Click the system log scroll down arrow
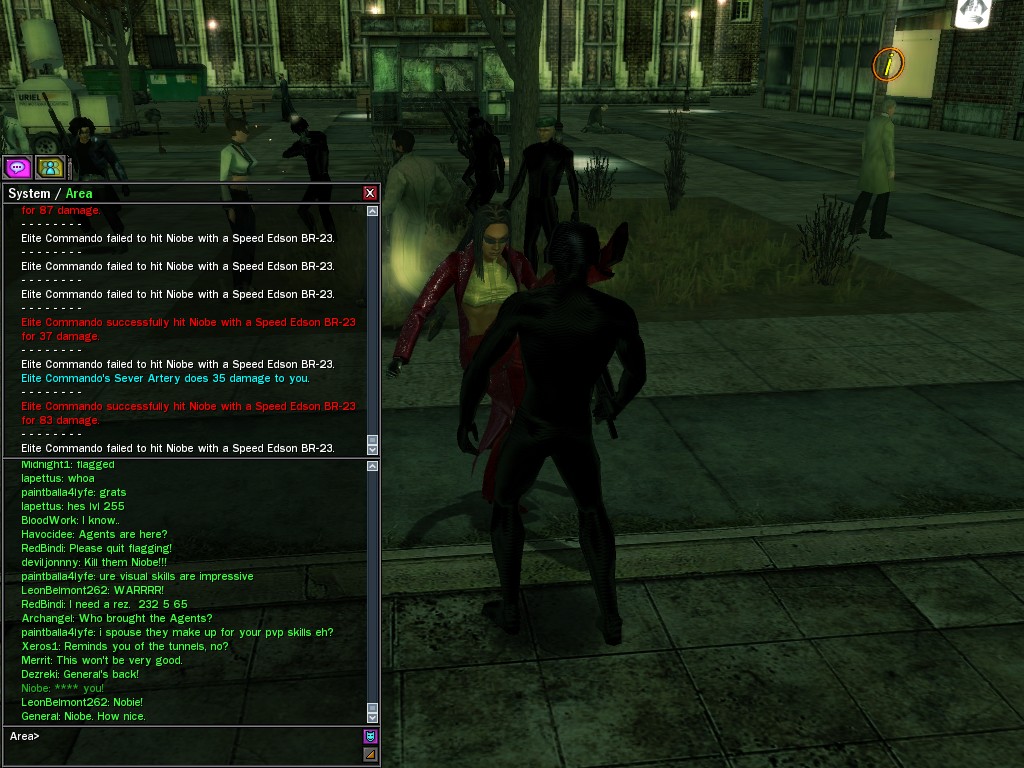The image size is (1024, 768). click(373, 450)
